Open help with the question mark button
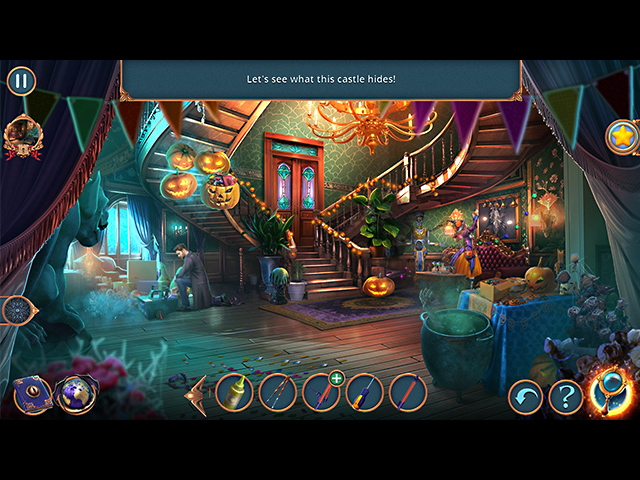This screenshot has width=640, height=480. (565, 397)
